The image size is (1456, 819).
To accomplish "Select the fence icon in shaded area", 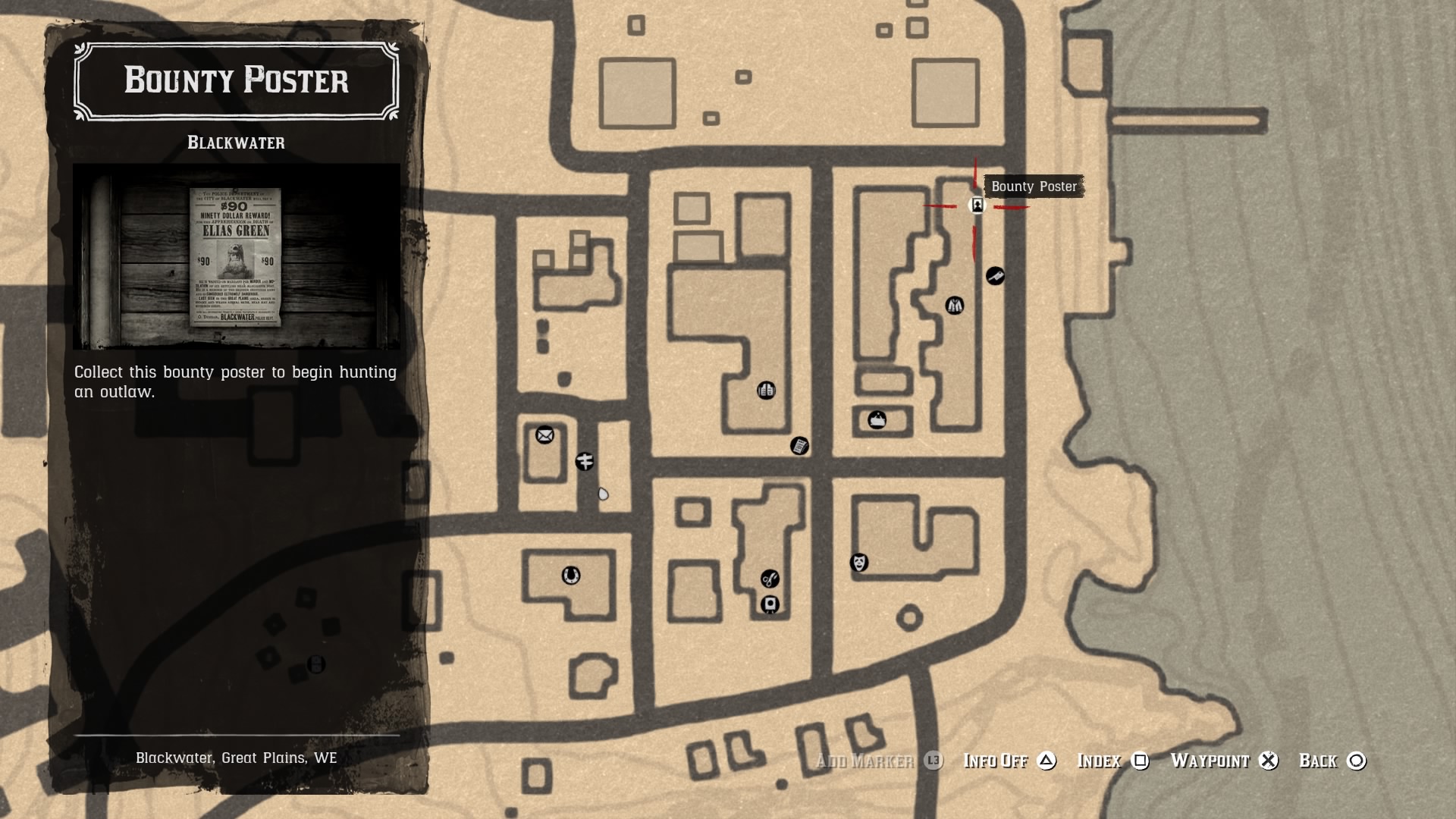I will click(315, 665).
